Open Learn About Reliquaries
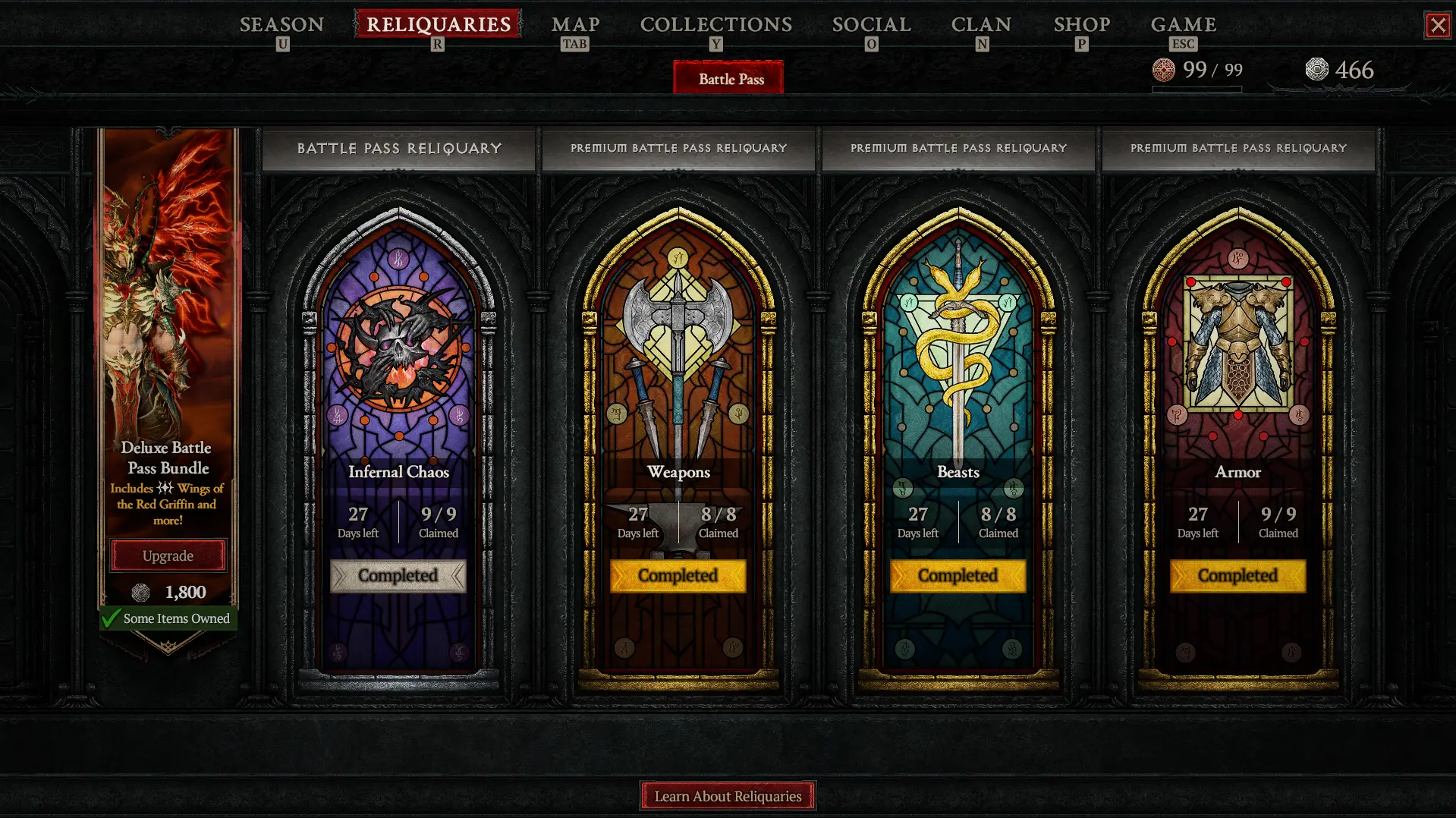The image size is (1456, 818). (728, 796)
